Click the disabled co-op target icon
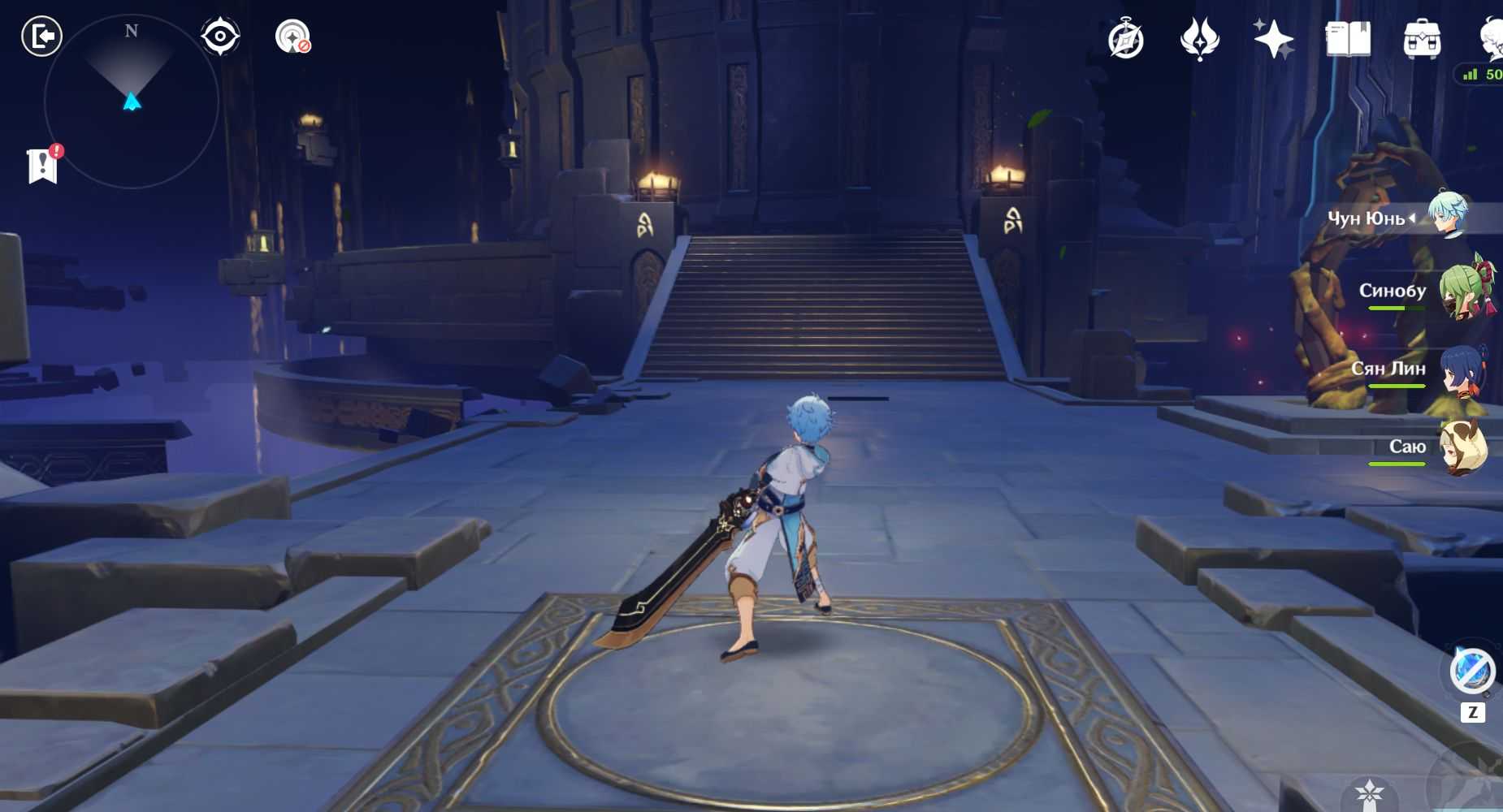This screenshot has width=1503, height=812. (x=292, y=37)
